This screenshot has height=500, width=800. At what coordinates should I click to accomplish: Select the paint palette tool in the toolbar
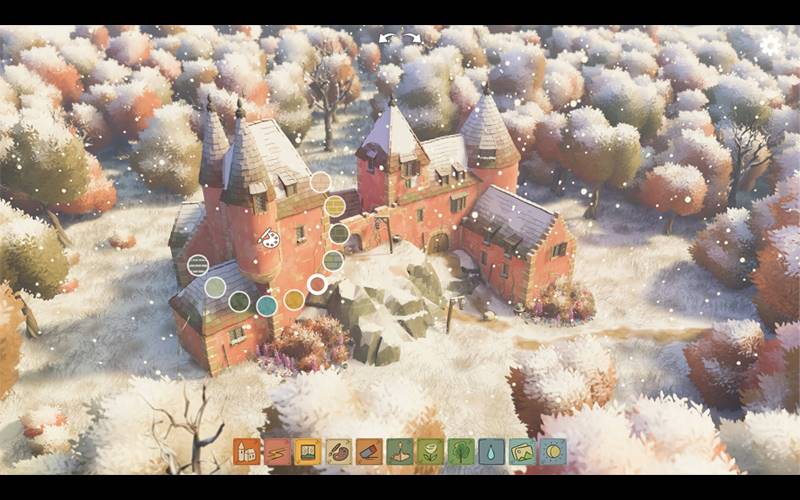[x=338, y=452]
